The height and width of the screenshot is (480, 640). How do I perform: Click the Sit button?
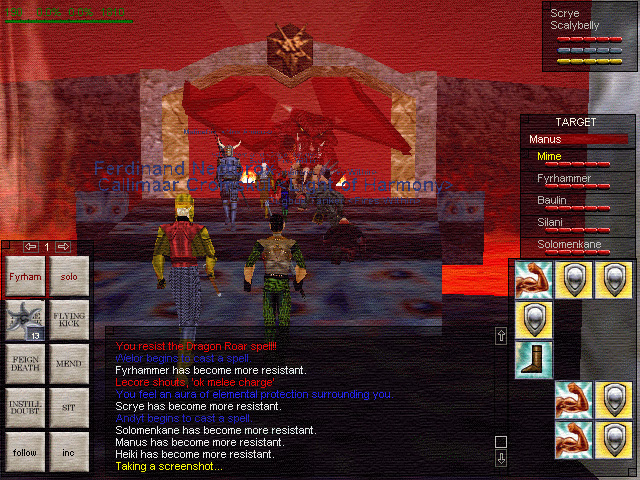[x=69, y=408]
